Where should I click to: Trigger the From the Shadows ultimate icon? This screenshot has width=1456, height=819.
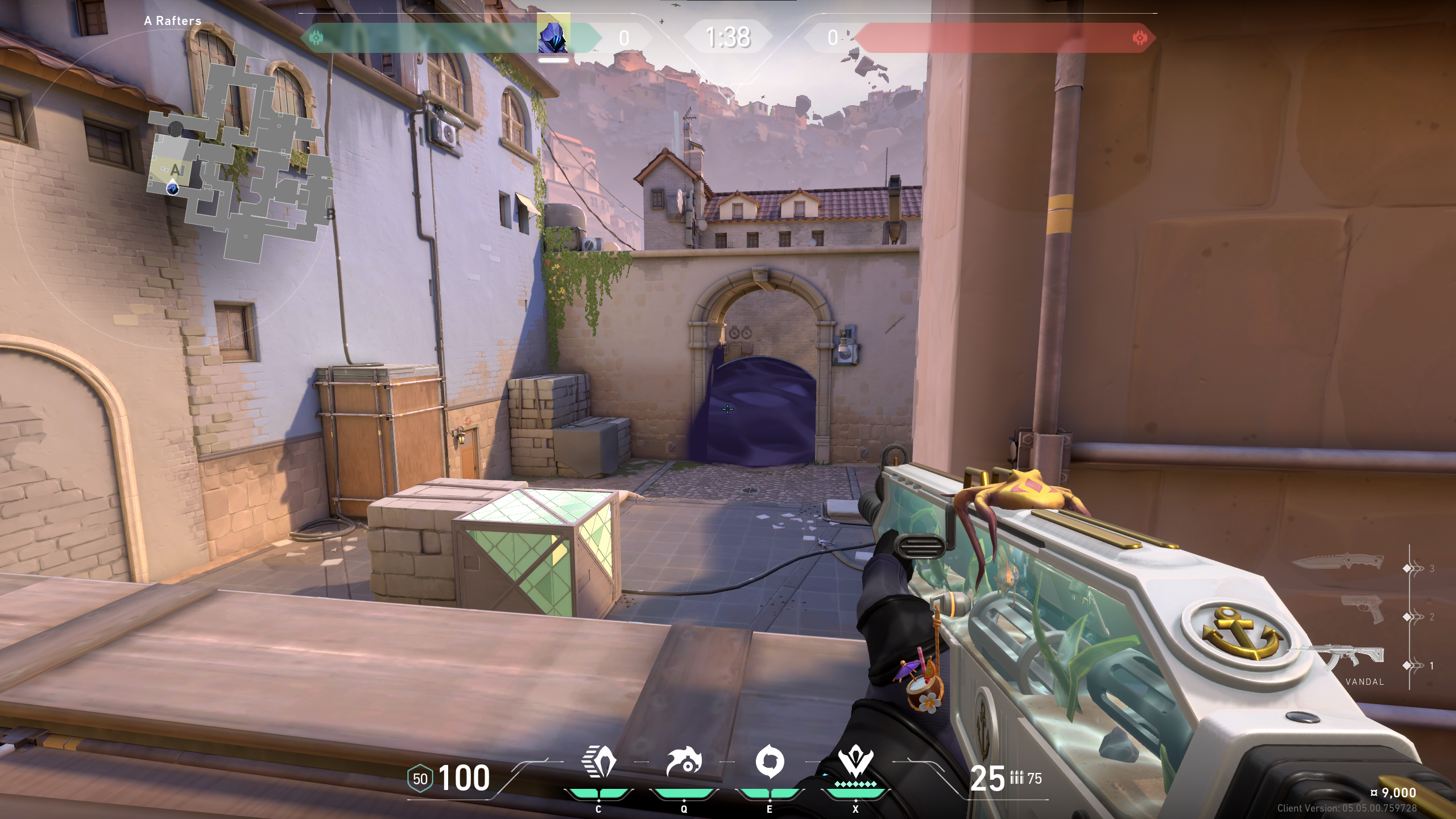click(855, 762)
